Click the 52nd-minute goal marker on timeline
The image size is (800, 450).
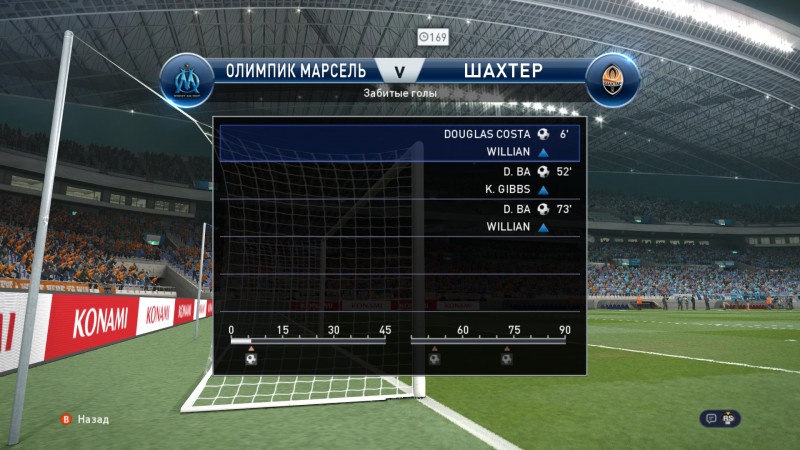pyautogui.click(x=434, y=358)
